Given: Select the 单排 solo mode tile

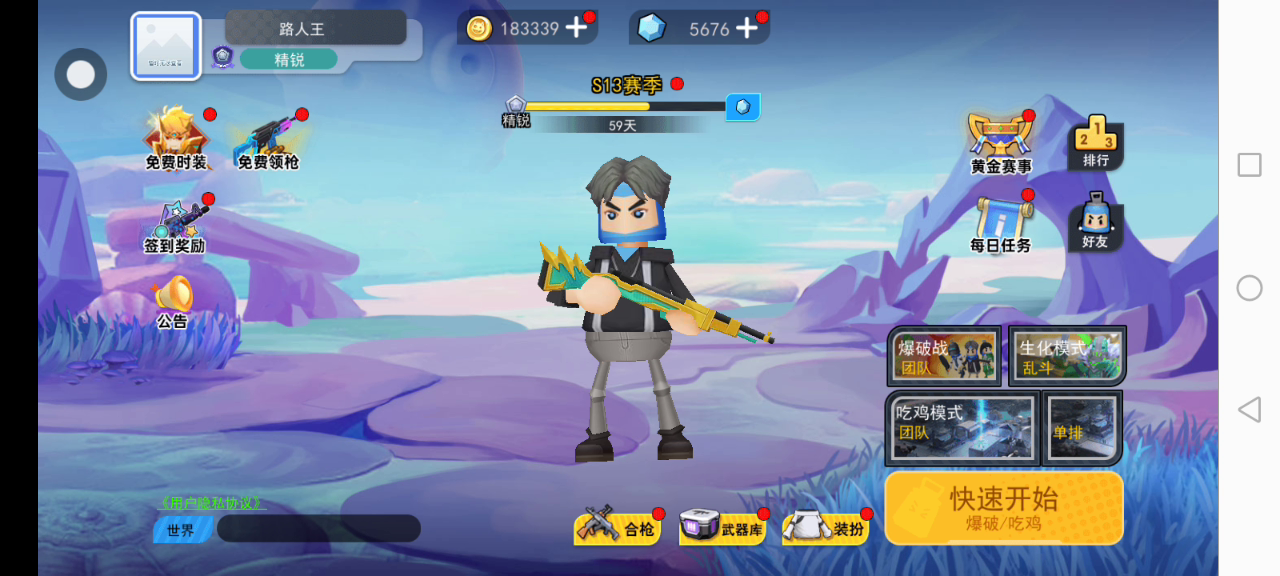Looking at the screenshot, I should click(1082, 427).
